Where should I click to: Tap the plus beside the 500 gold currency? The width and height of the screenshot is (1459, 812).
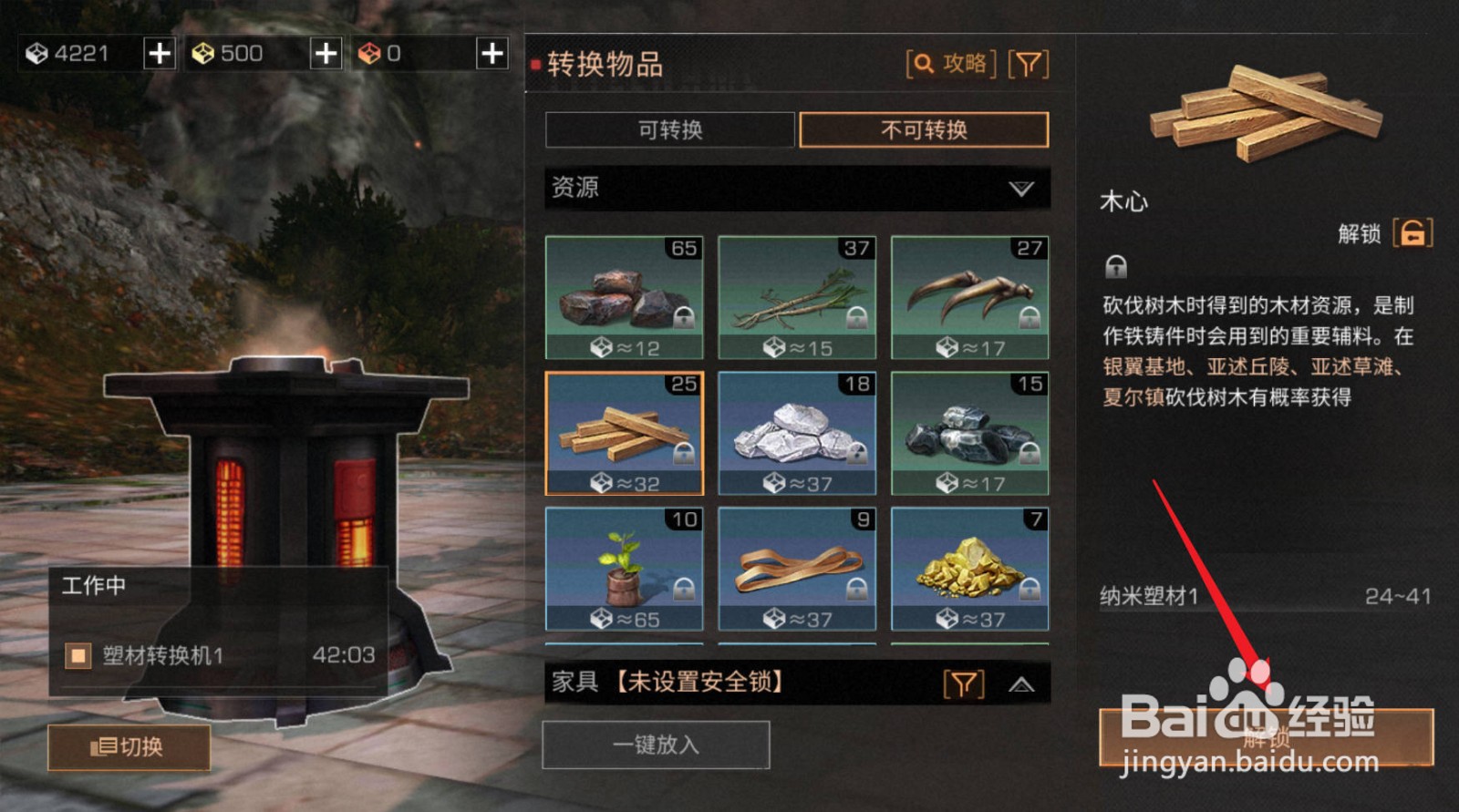(325, 53)
